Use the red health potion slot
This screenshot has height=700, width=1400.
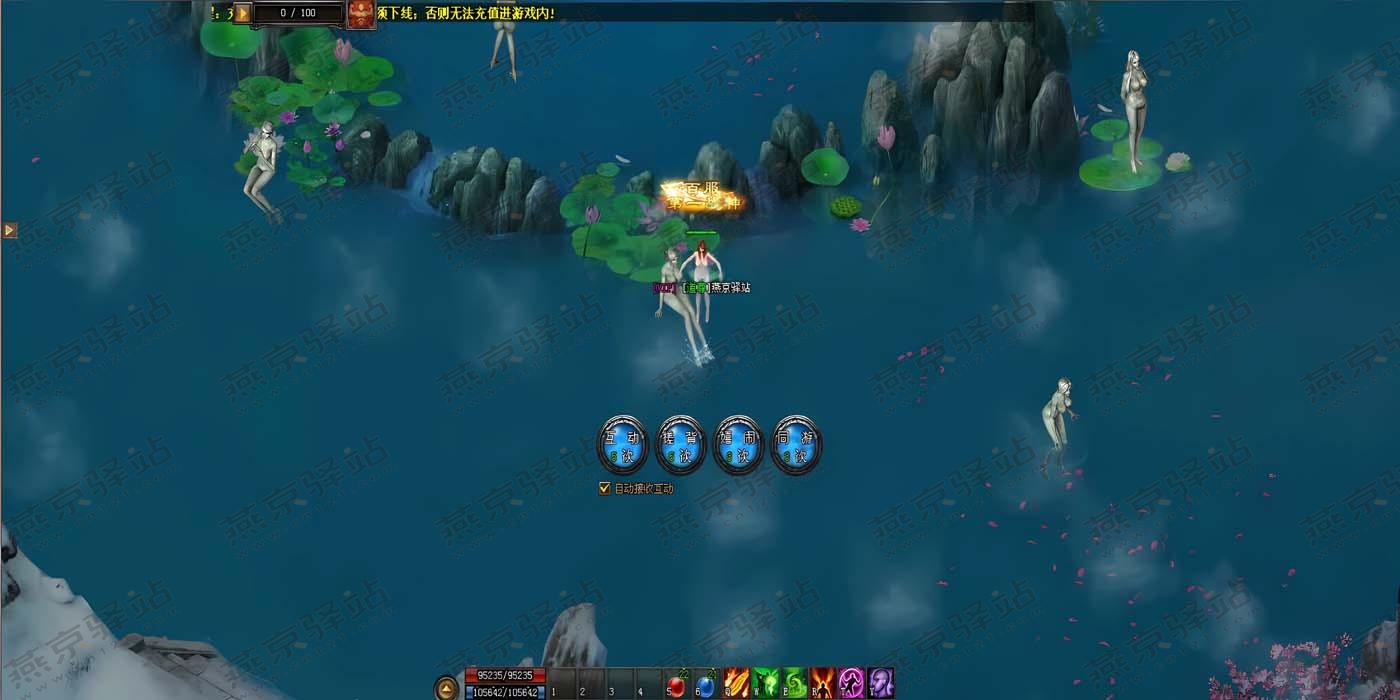677,685
